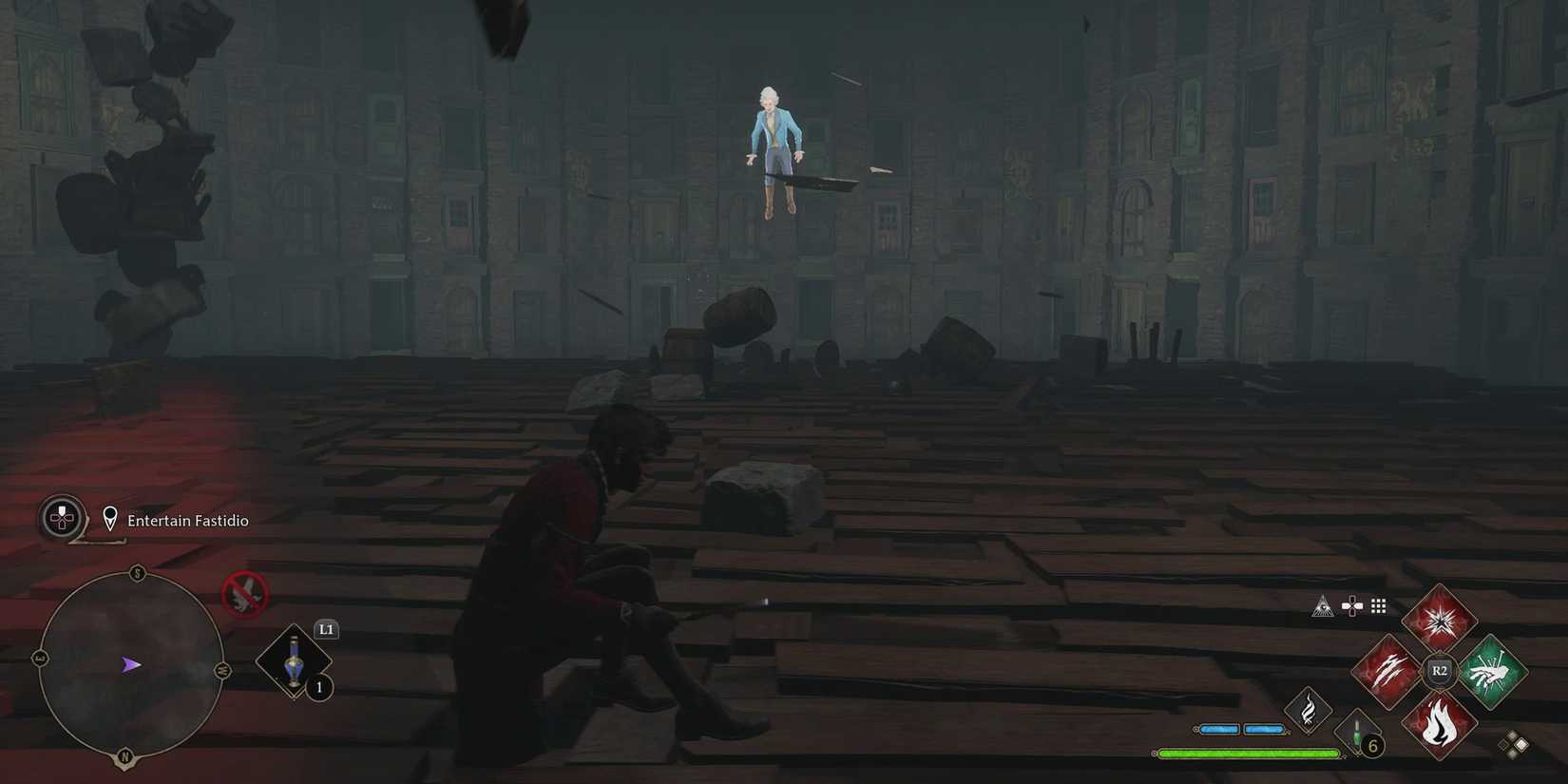Click the Entertain Fastidio quest text
Viewport: 1568px width, 784px height.
pyautogui.click(x=186, y=520)
